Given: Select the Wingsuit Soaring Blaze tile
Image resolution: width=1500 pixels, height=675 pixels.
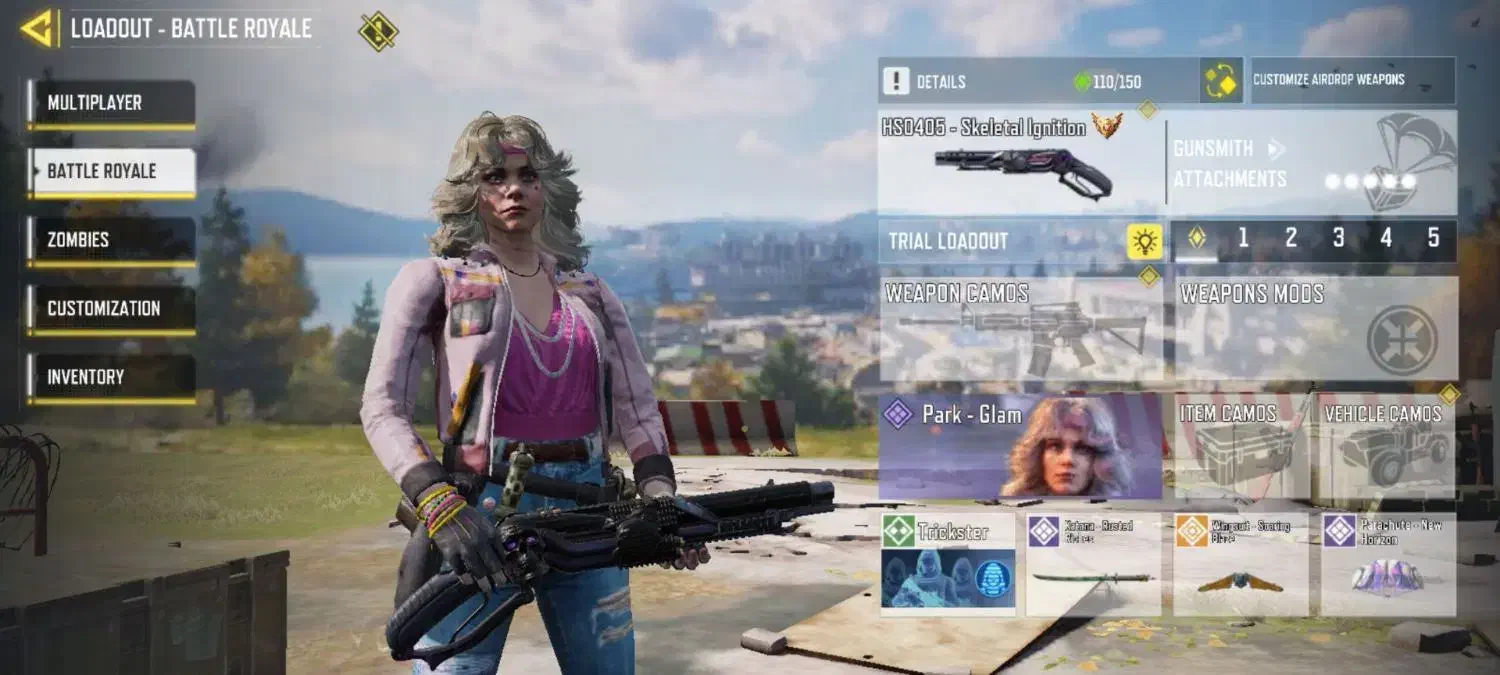Looking at the screenshot, I should pos(1241,564).
